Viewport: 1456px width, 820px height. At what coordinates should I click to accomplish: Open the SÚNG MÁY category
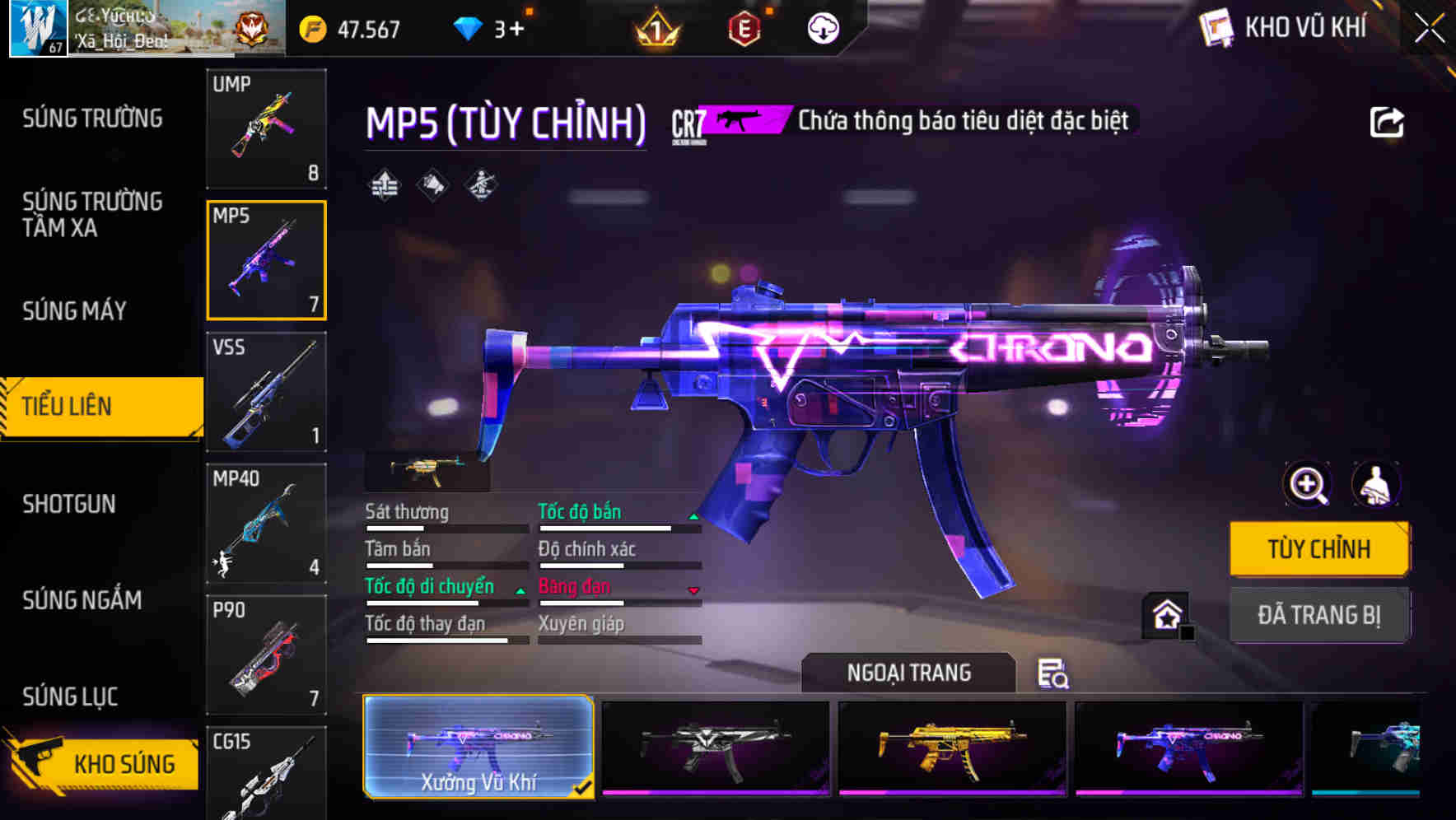[74, 310]
